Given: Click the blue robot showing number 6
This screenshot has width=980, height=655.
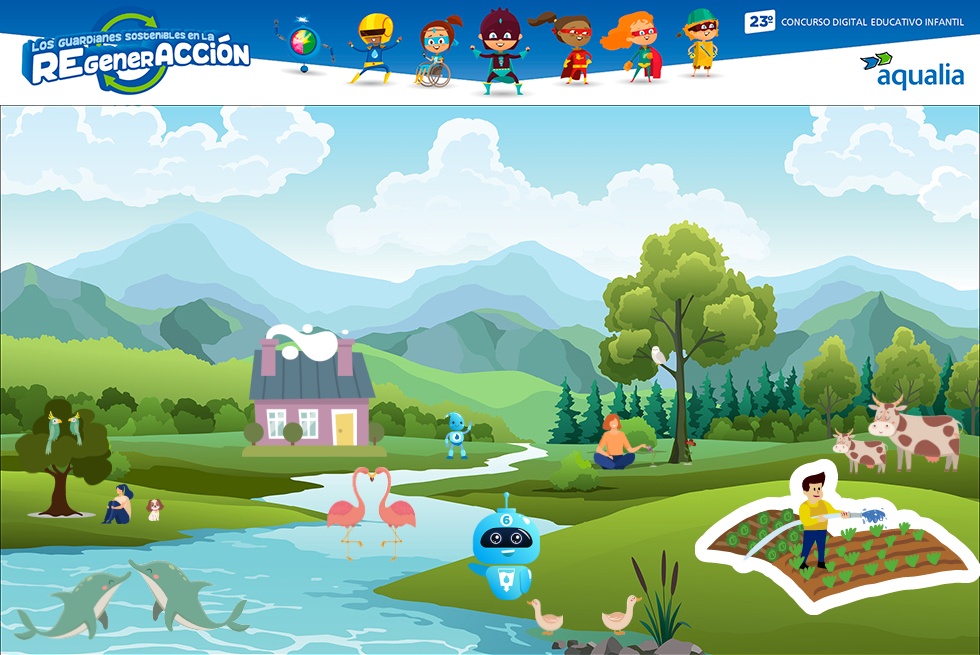Looking at the screenshot, I should tap(505, 548).
